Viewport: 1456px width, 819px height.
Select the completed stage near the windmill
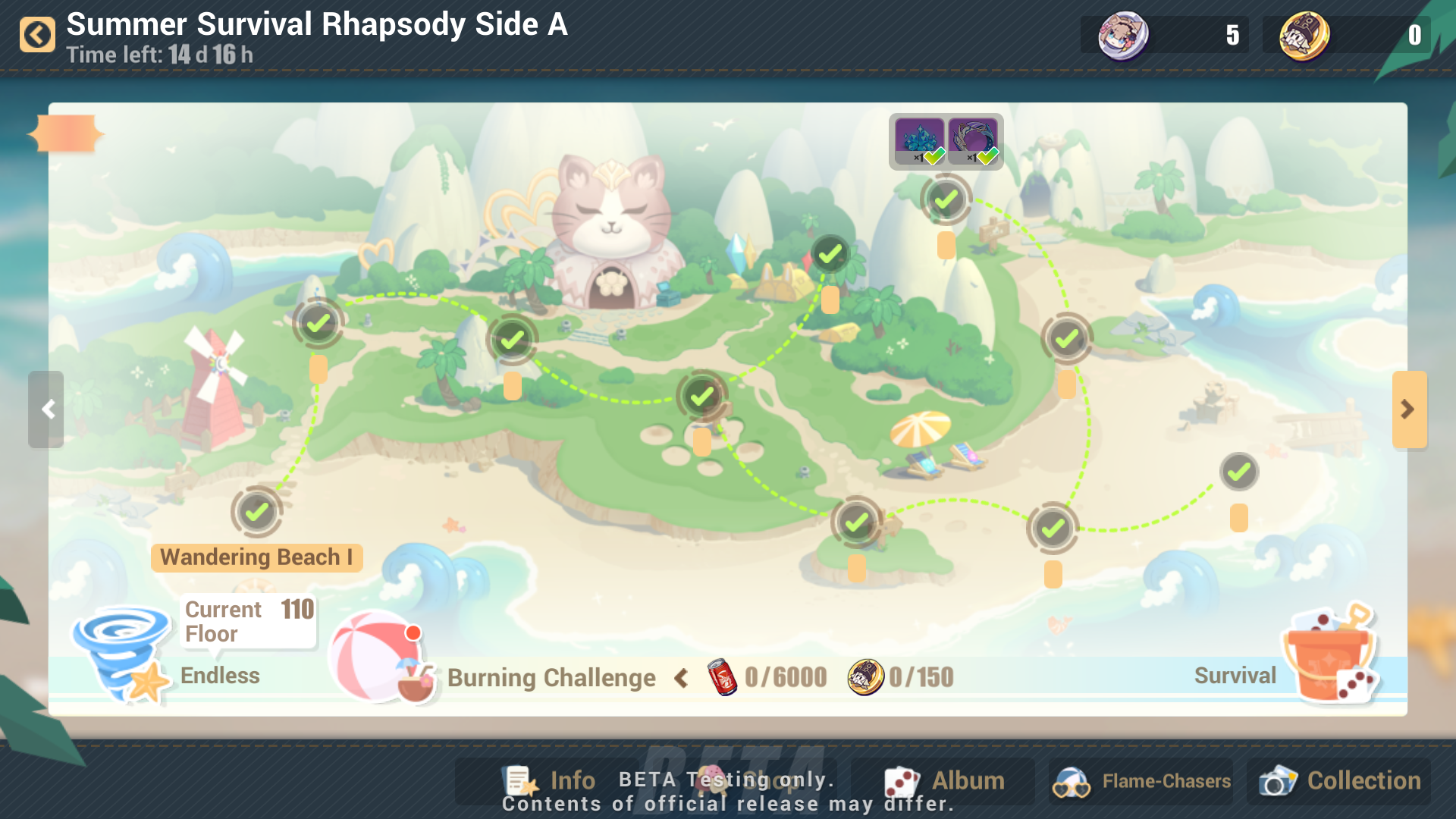(318, 323)
